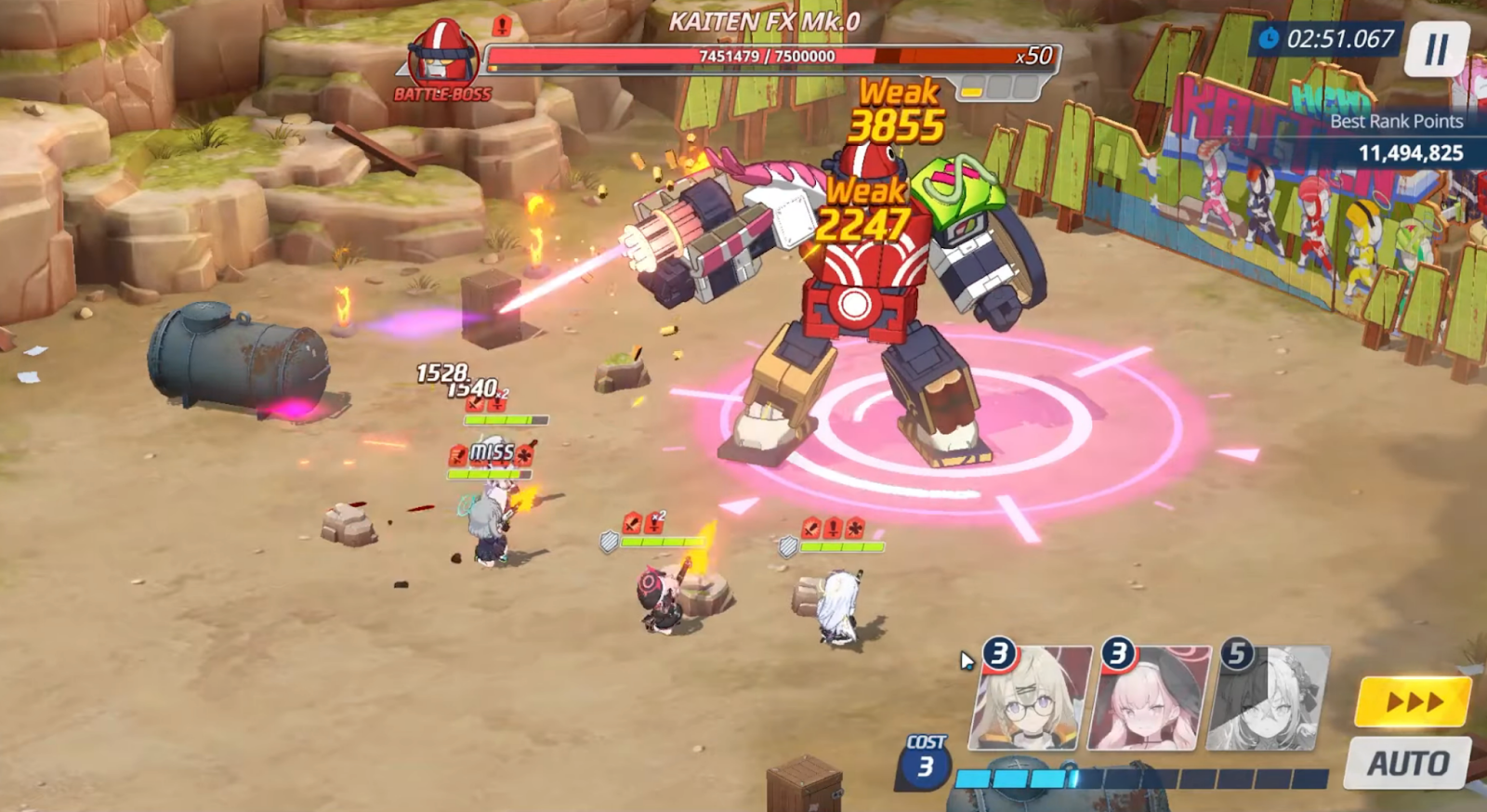1487x812 pixels.
Task: Use the pink-haired girl's skill card
Action: tap(1149, 698)
